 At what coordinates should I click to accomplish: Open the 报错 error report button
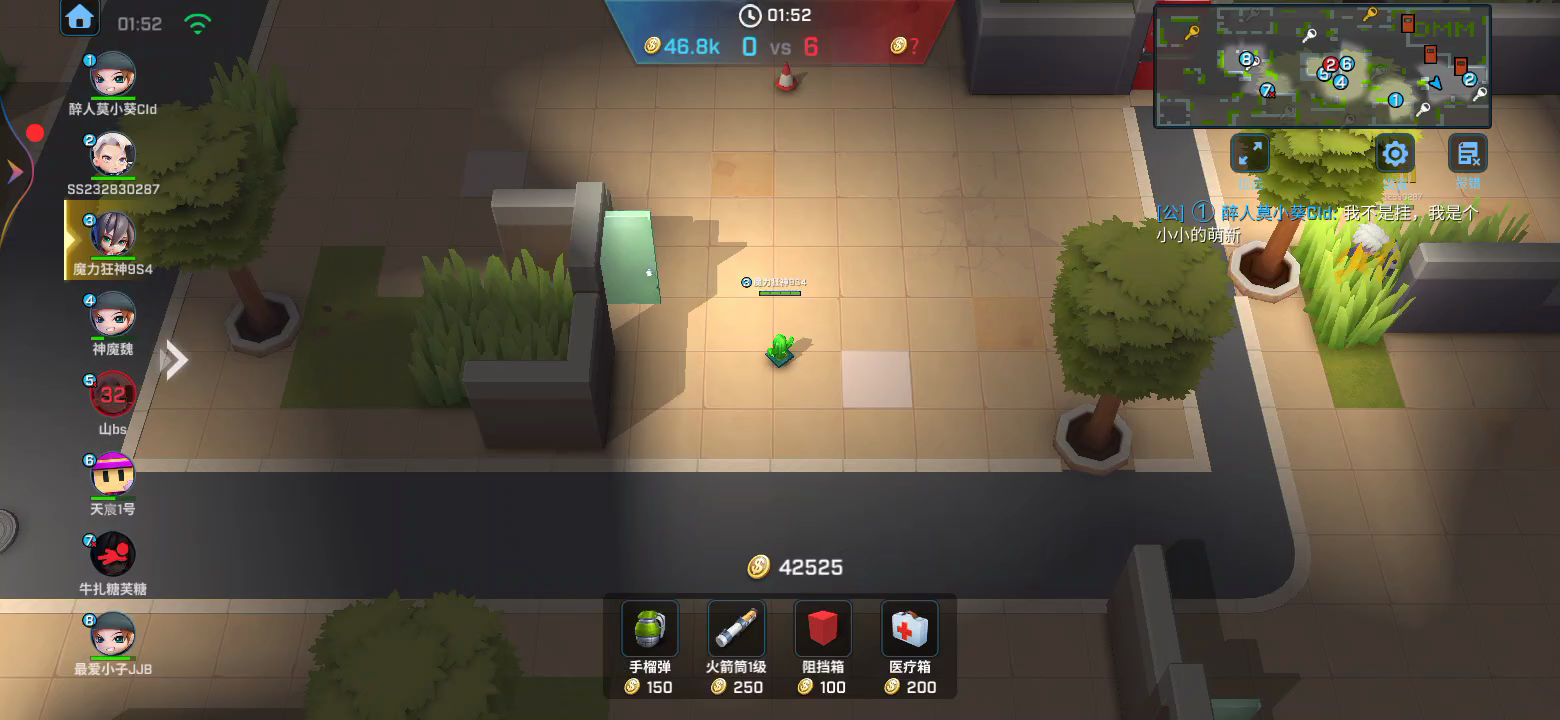click(1468, 154)
